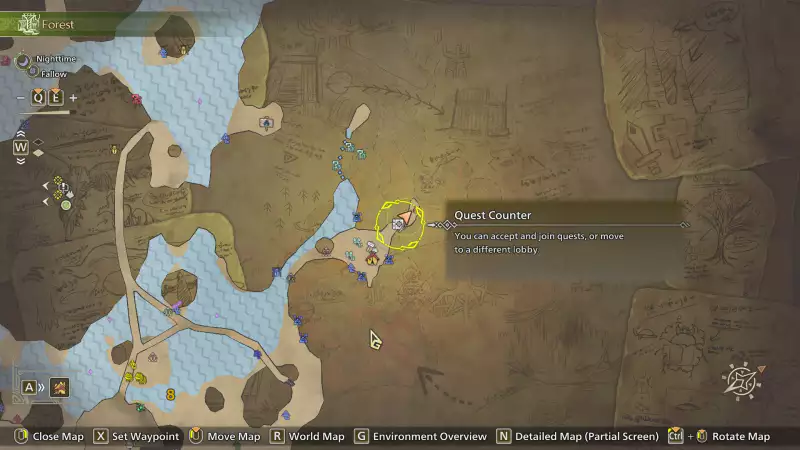Select the red monster icon on the map
800x450 pixels.
click(136, 98)
